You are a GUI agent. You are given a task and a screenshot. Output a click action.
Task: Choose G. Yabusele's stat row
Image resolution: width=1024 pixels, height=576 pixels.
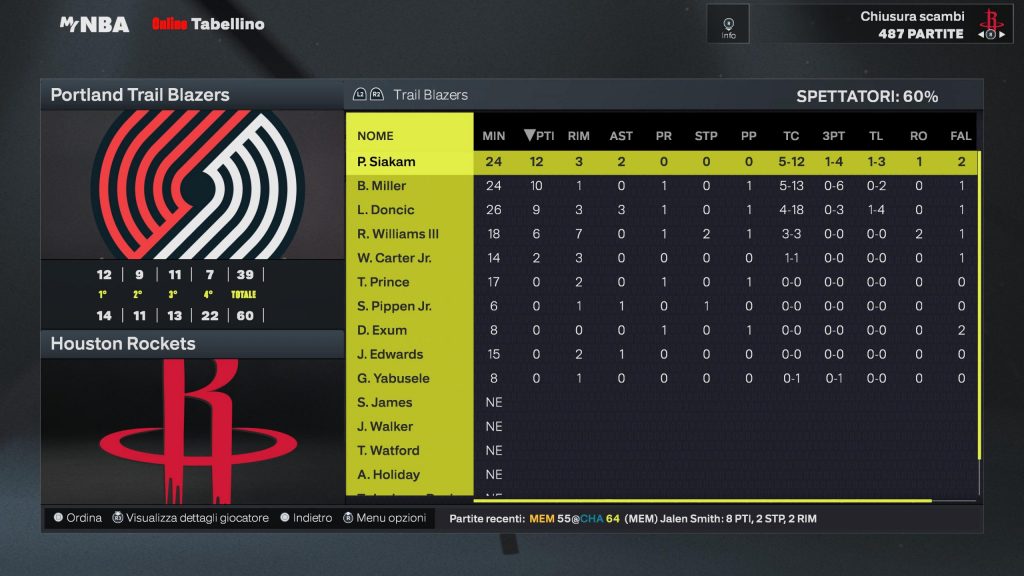(392, 378)
